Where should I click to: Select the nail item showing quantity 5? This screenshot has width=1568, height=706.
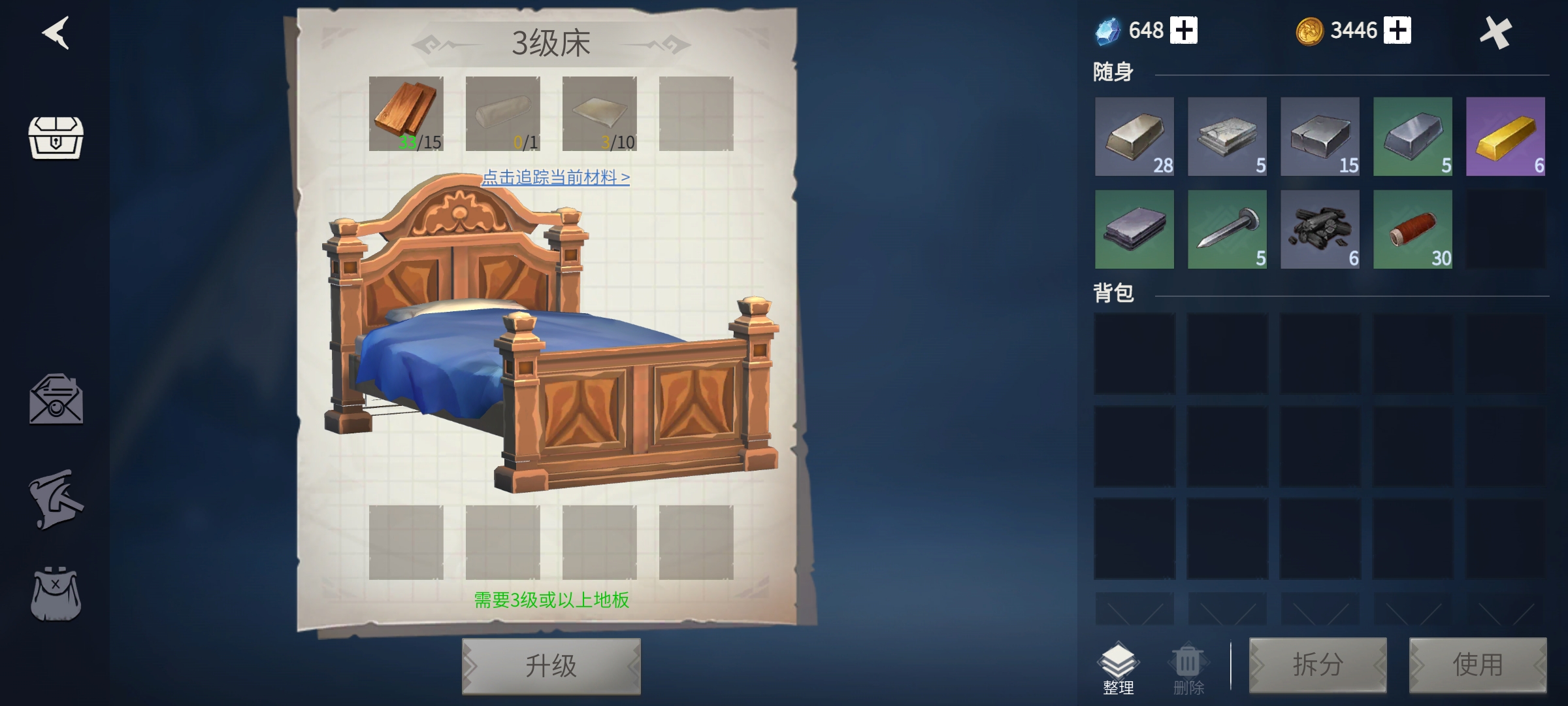(x=1228, y=230)
